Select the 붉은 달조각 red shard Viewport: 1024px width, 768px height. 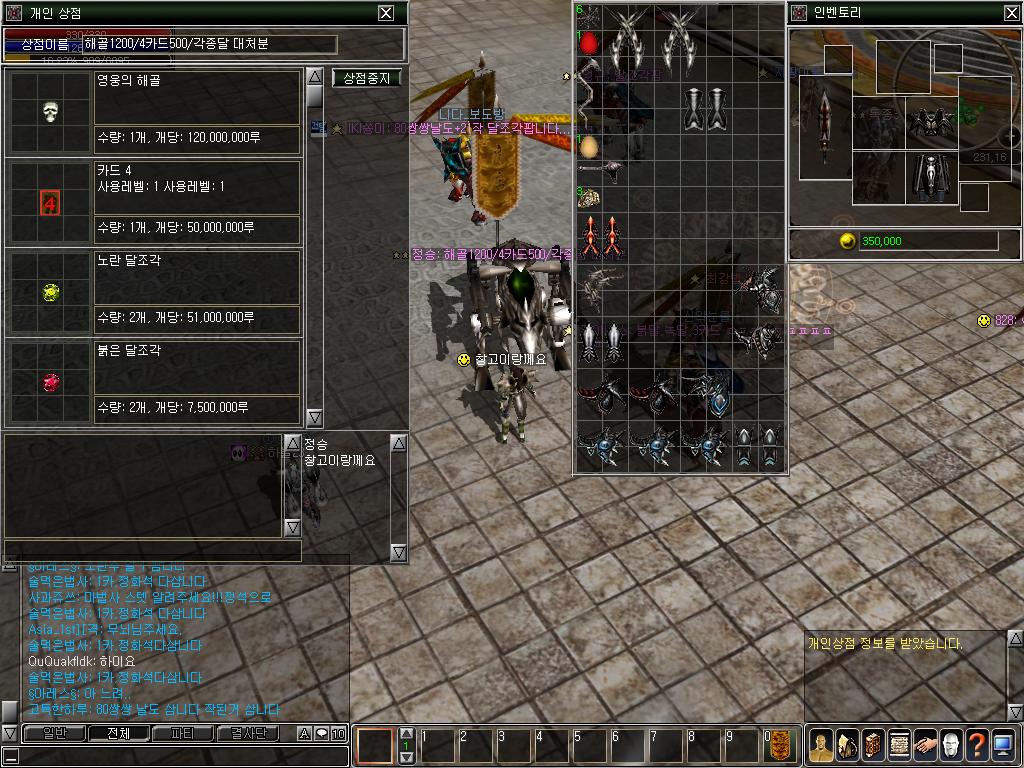click(x=51, y=382)
